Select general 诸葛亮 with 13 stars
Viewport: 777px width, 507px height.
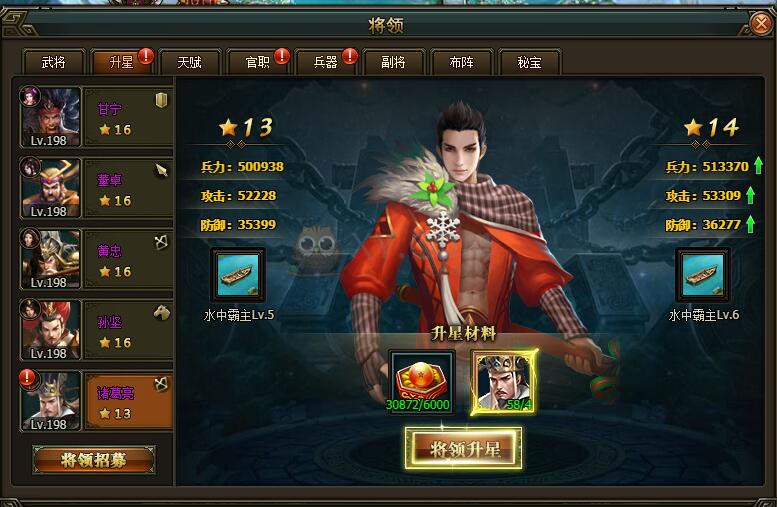click(x=95, y=402)
